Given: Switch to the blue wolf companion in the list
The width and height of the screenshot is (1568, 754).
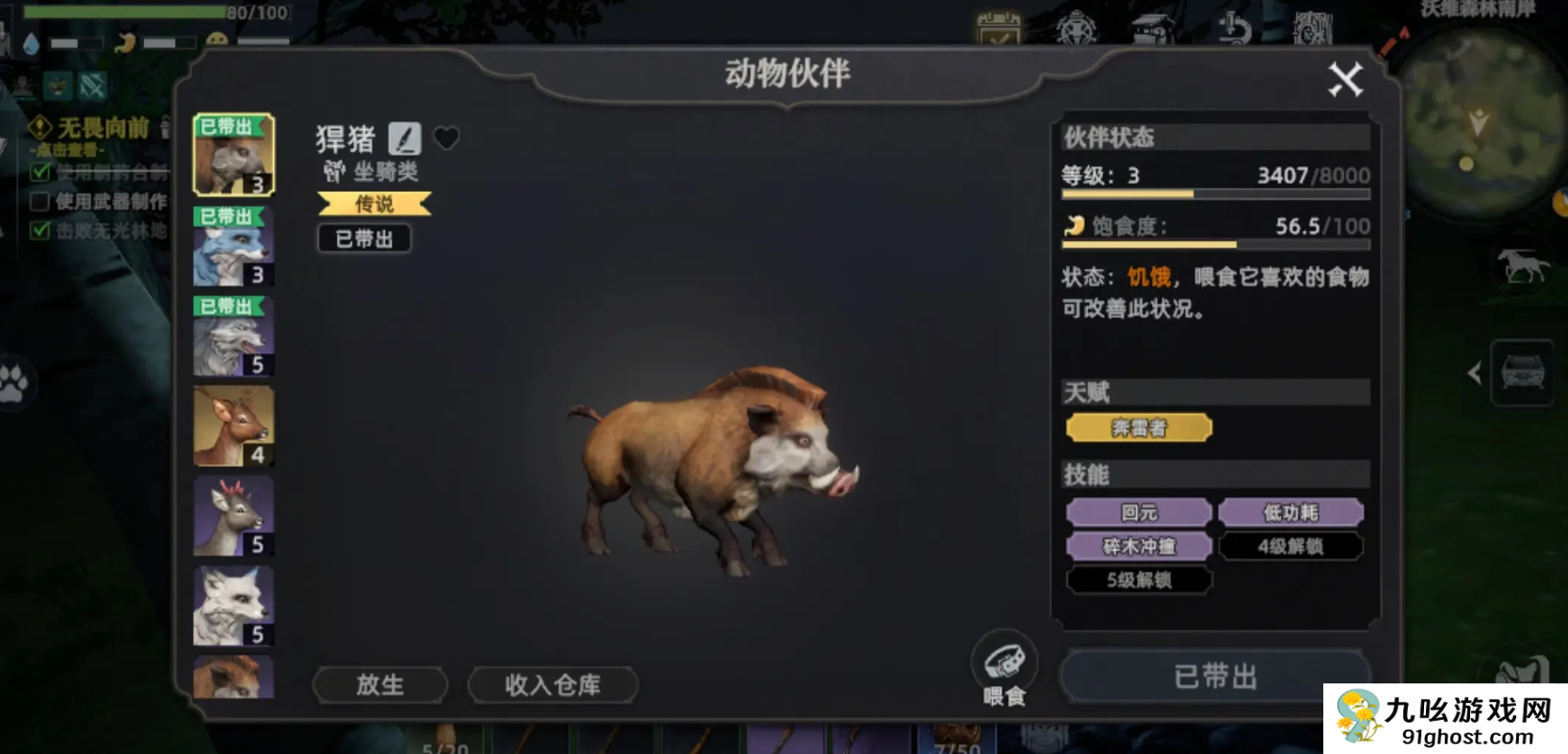Looking at the screenshot, I should (x=232, y=247).
